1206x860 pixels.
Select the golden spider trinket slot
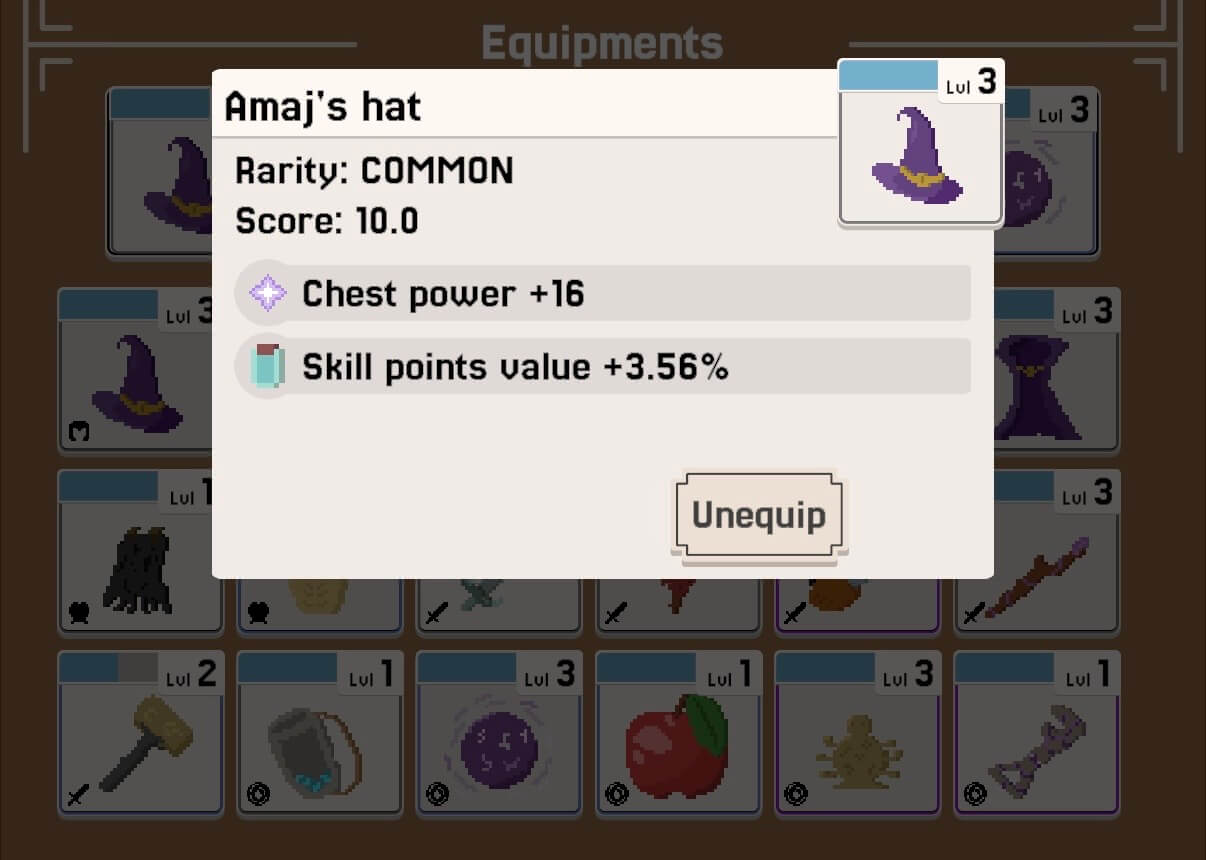tap(857, 735)
